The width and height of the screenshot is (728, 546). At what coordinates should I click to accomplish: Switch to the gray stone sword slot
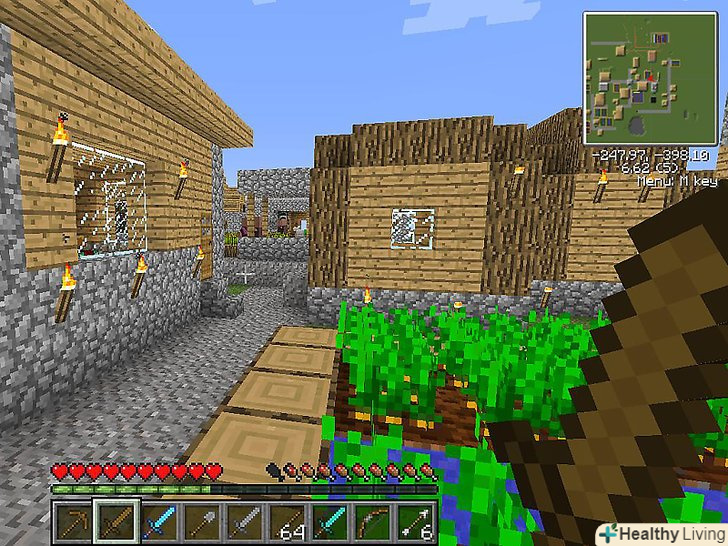tap(243, 520)
